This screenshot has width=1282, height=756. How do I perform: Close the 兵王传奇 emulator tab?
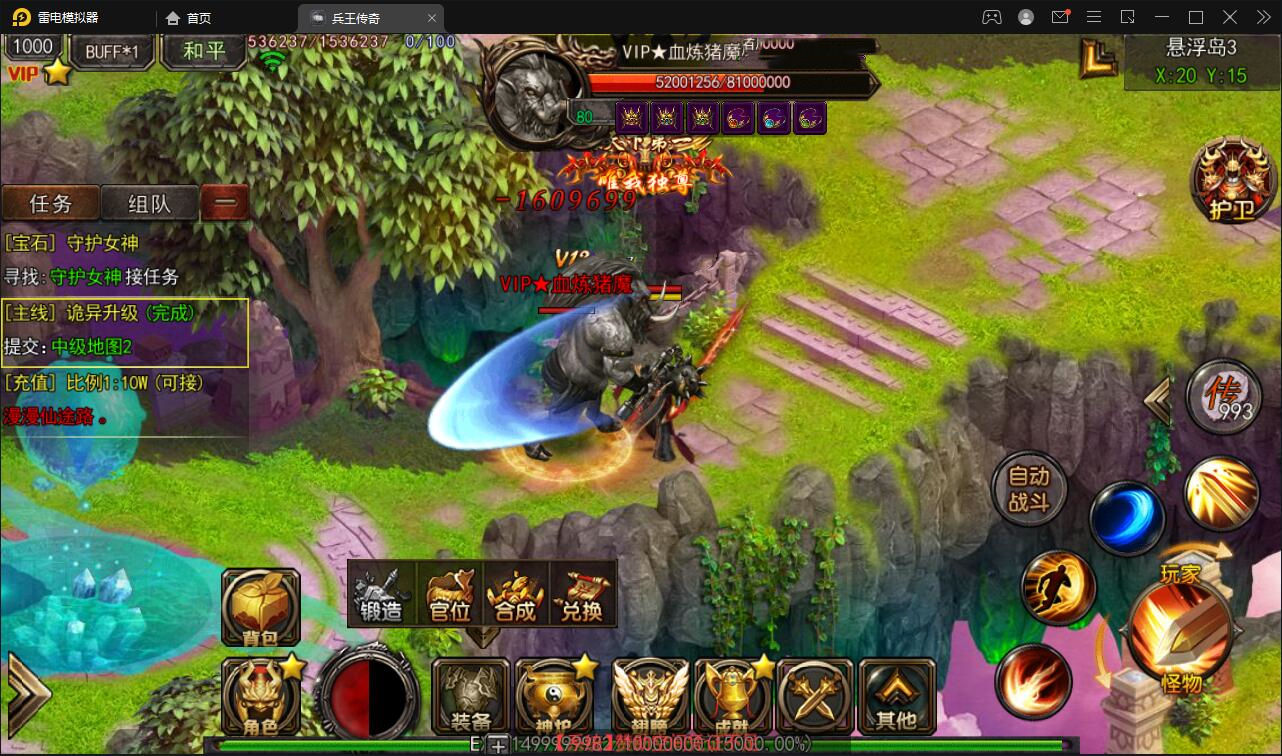(432, 18)
